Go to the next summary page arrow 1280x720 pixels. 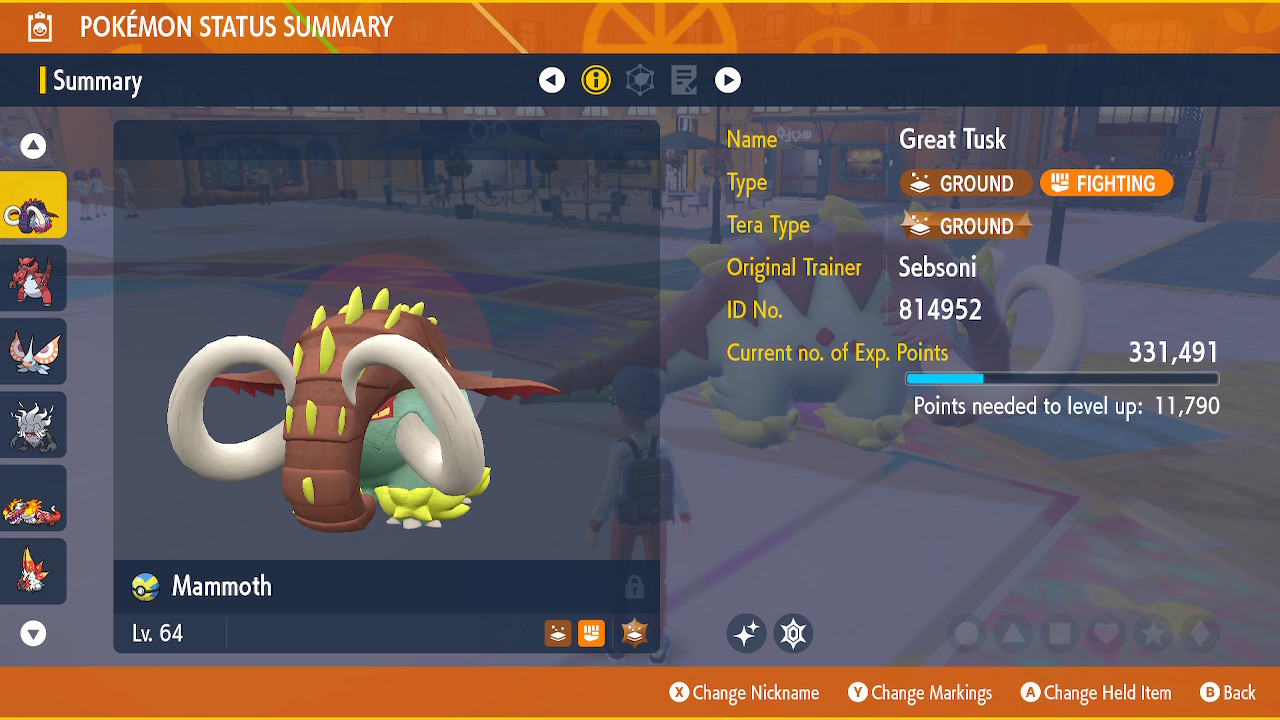click(728, 80)
